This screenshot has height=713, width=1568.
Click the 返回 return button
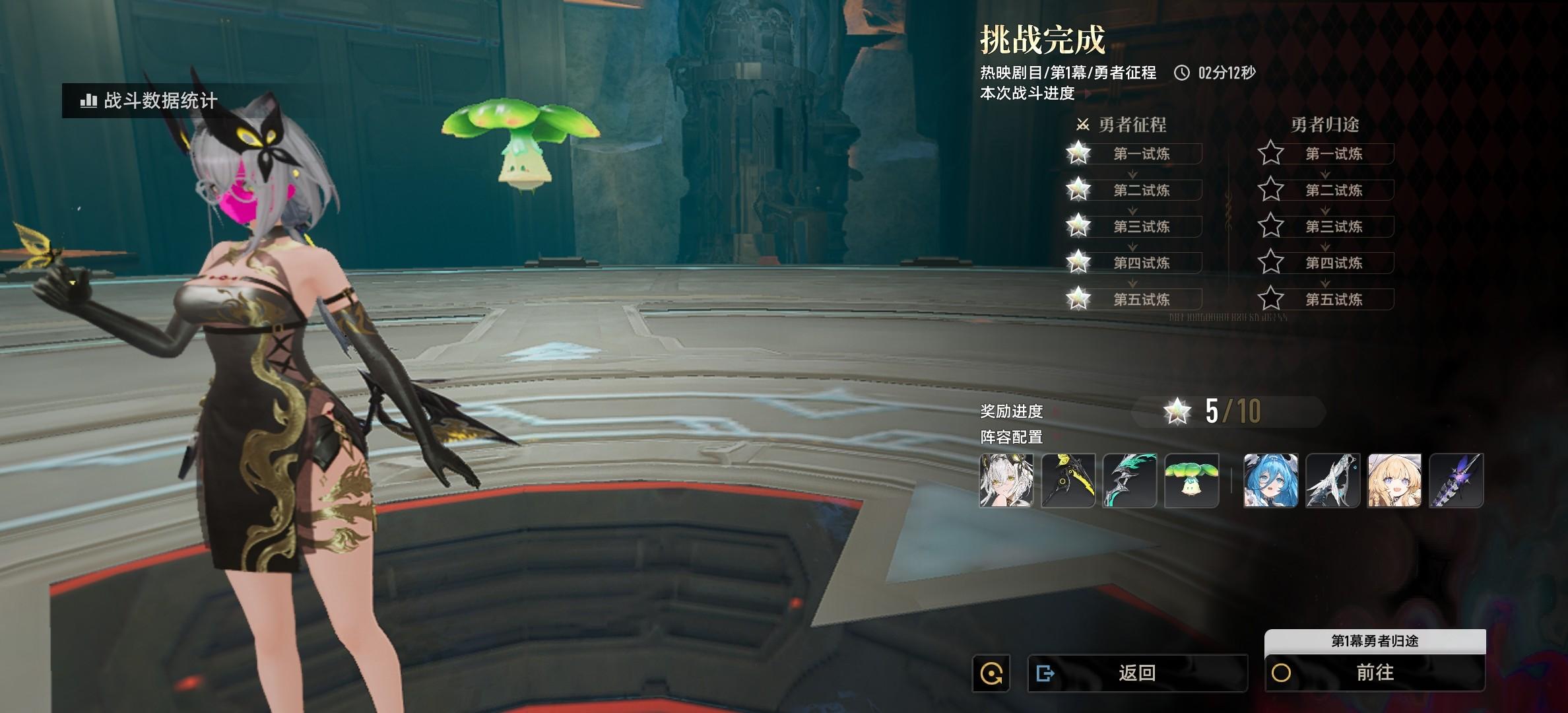(1137, 673)
